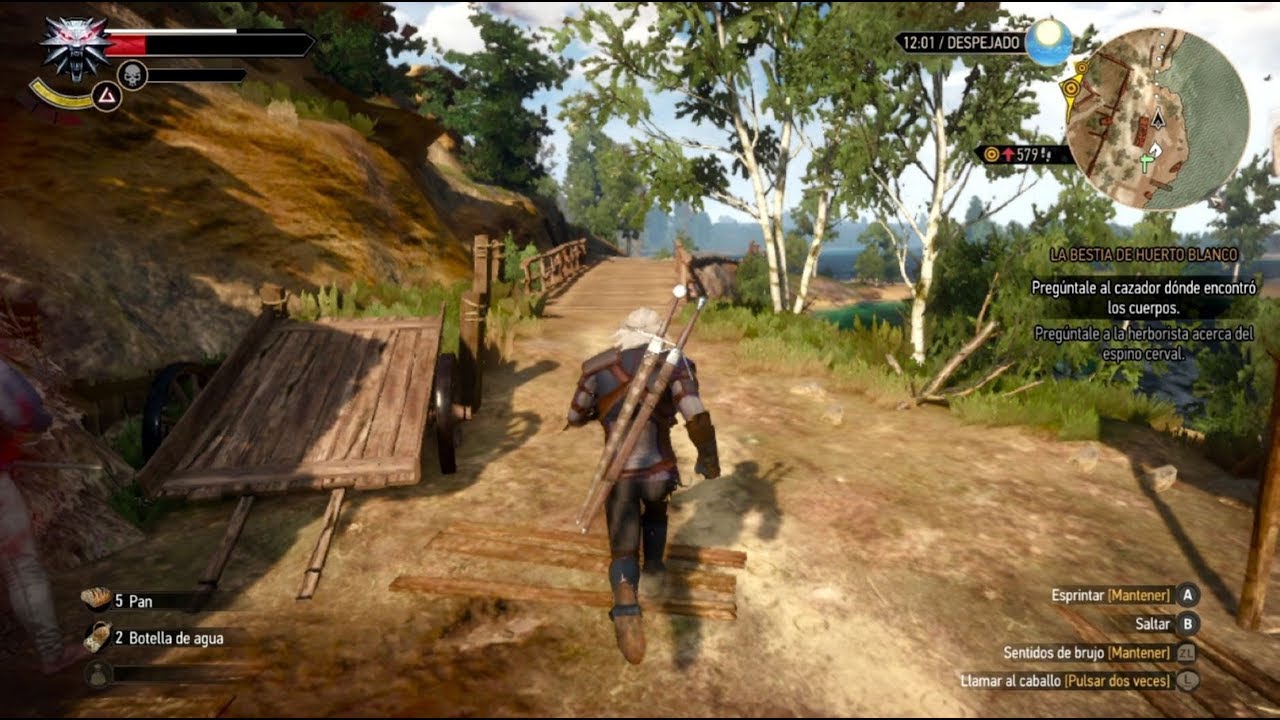
Task: Open the La Bestia de Huerto Blanco quest
Action: pos(1144,255)
